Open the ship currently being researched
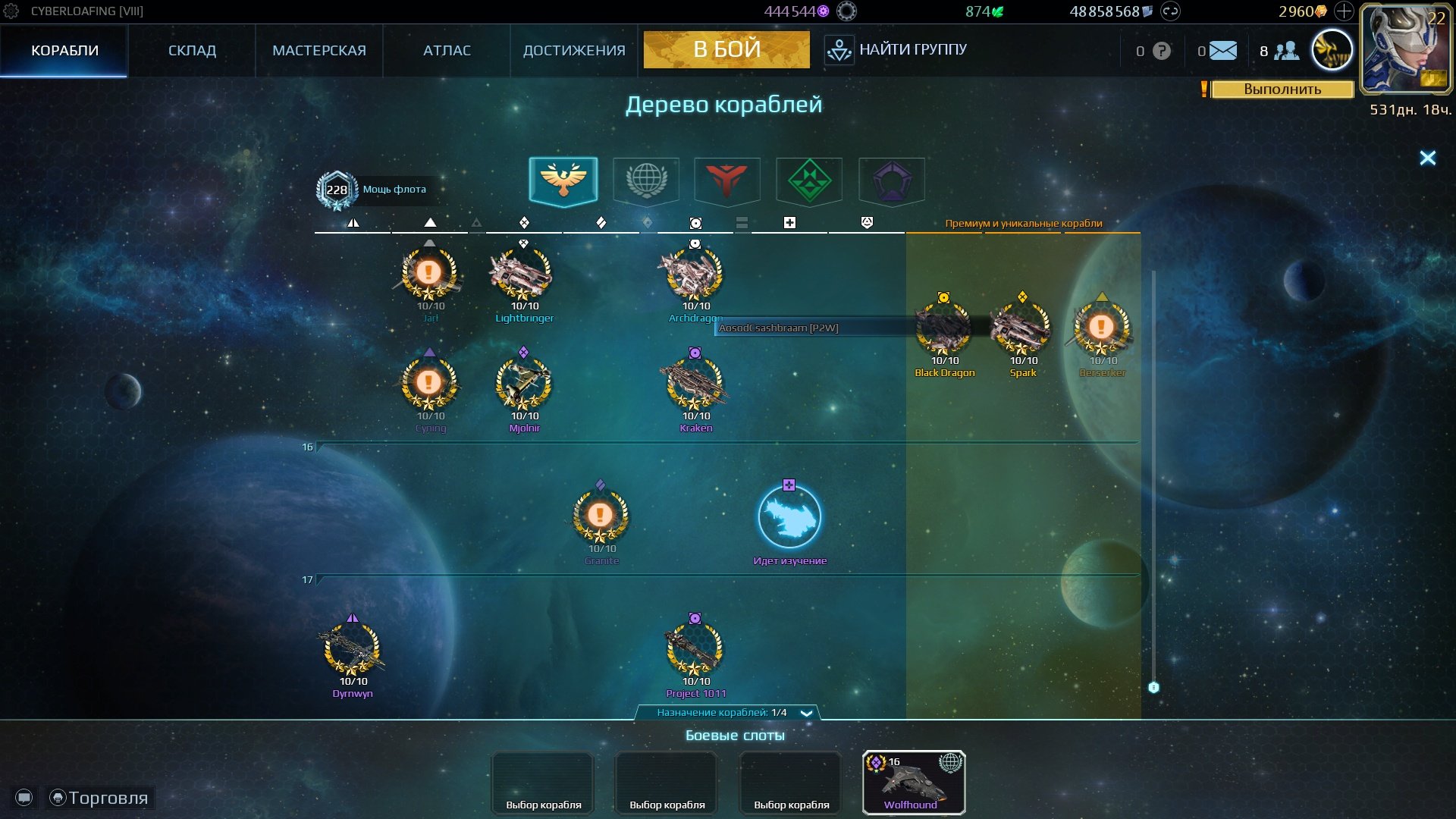Viewport: 1456px width, 819px height. click(x=789, y=518)
